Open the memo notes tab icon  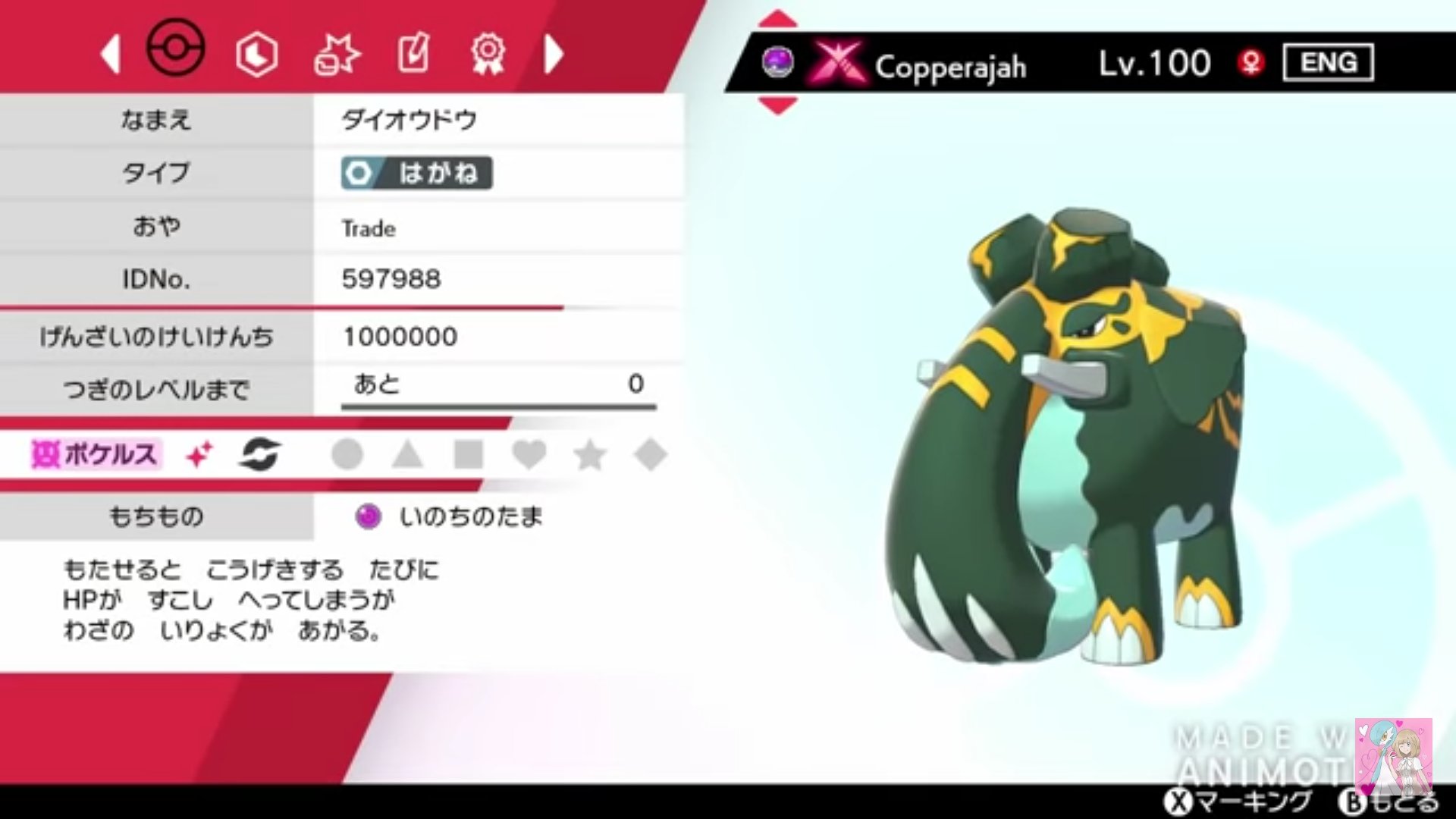(412, 53)
